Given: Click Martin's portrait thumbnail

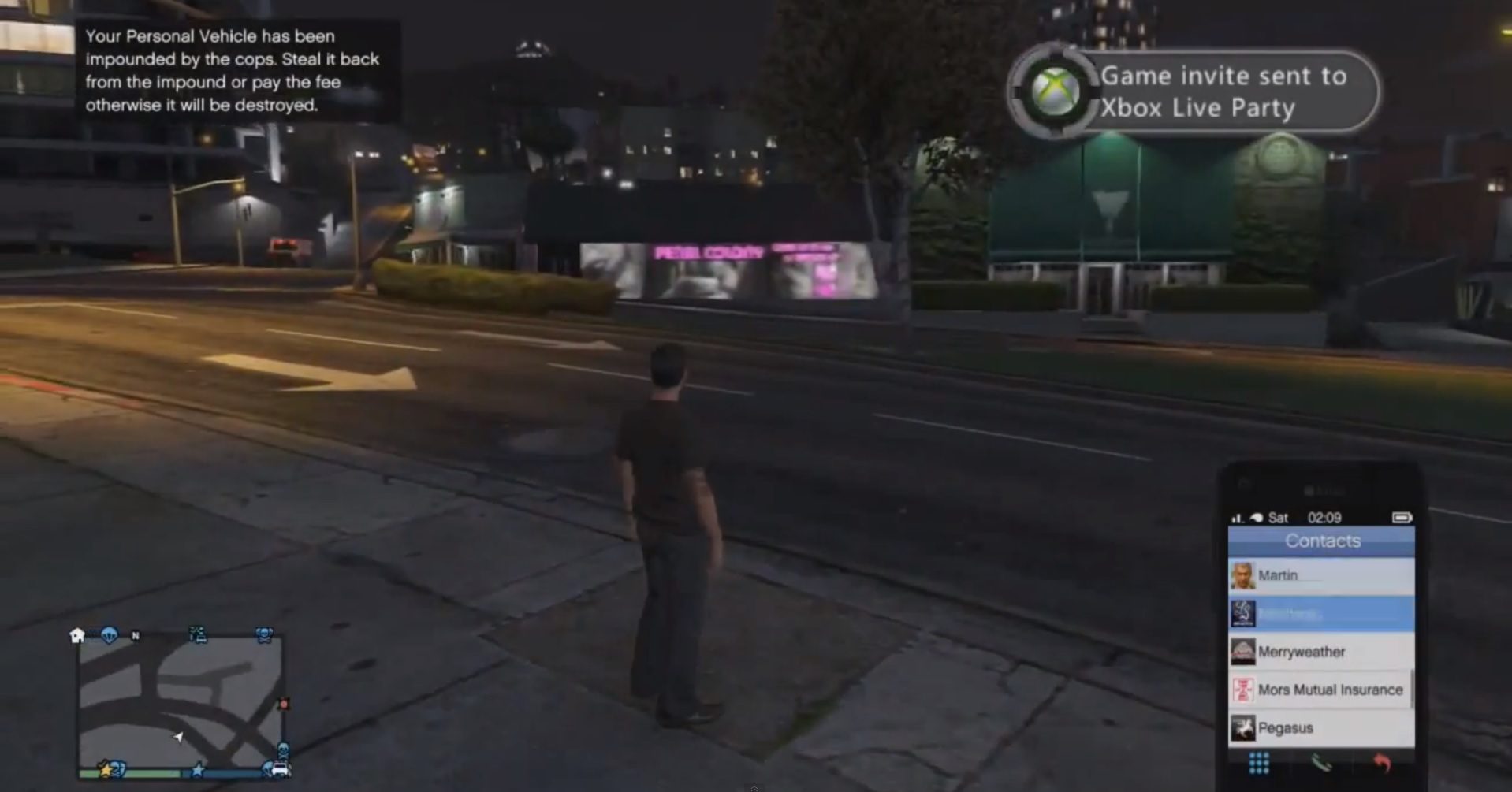Looking at the screenshot, I should tap(1244, 574).
